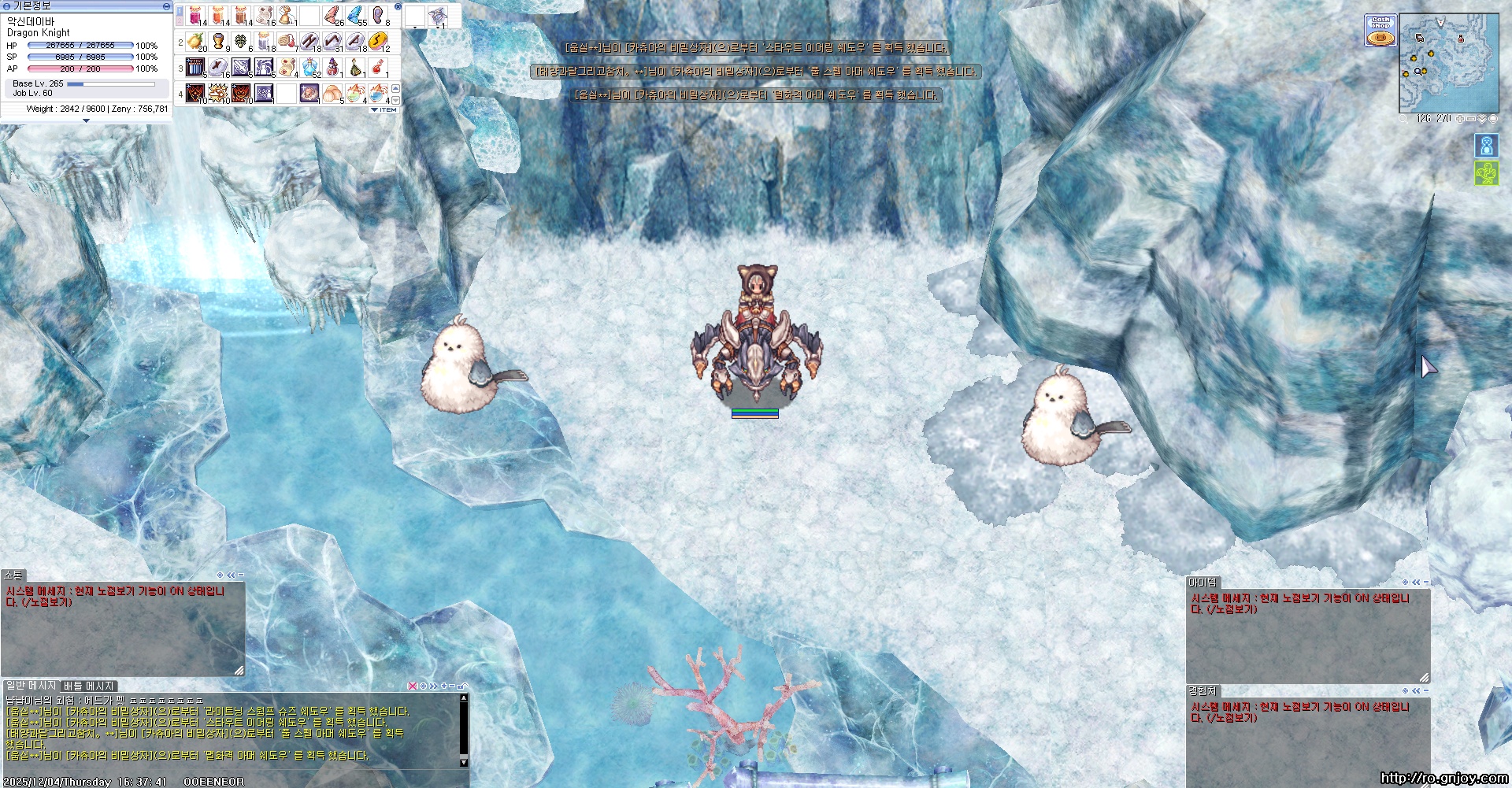
Task: Click the blue character silhouette status icon
Action: pyautogui.click(x=1486, y=146)
